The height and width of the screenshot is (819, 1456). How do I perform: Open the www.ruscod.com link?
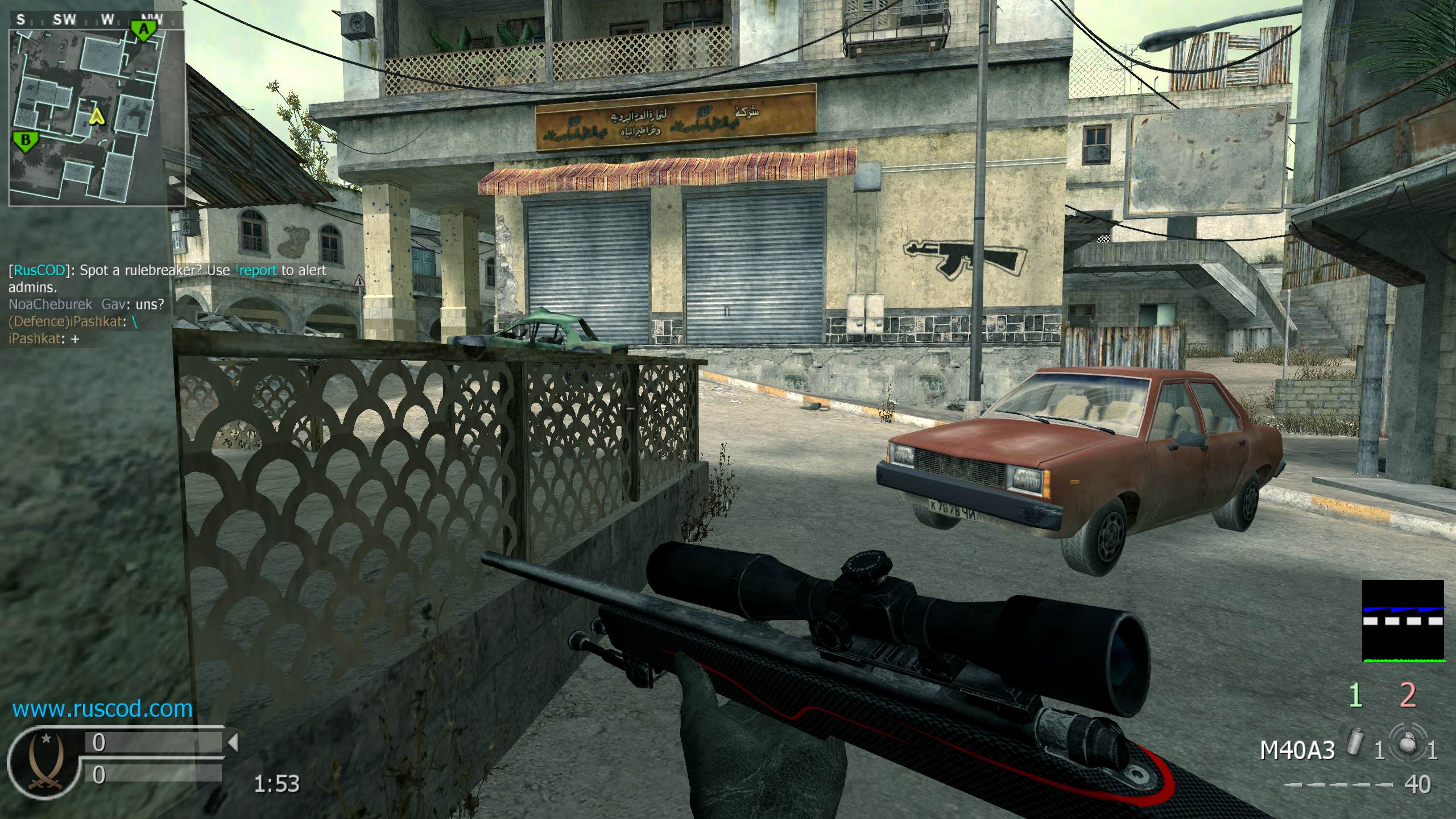102,709
